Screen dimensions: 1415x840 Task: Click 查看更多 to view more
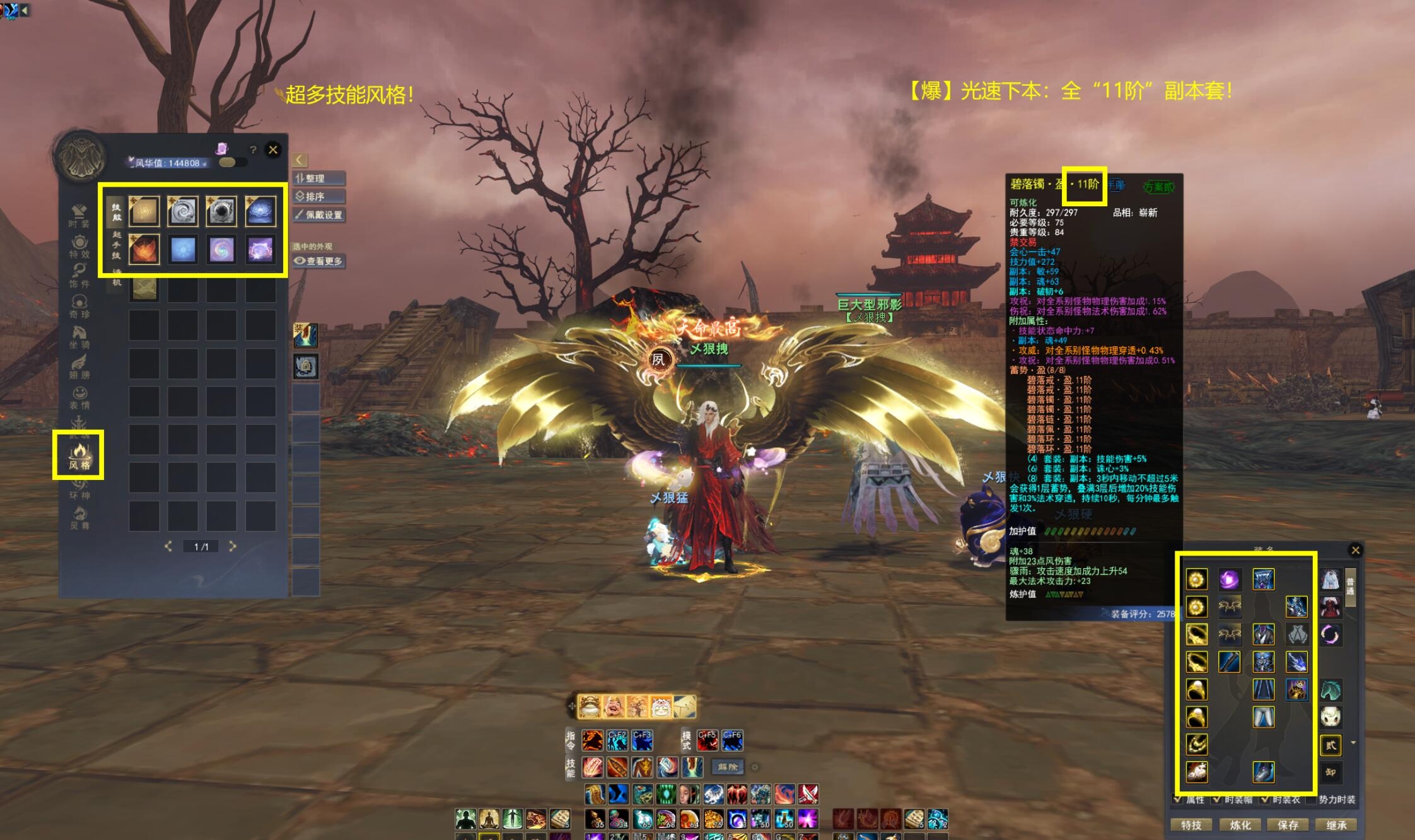[x=318, y=261]
